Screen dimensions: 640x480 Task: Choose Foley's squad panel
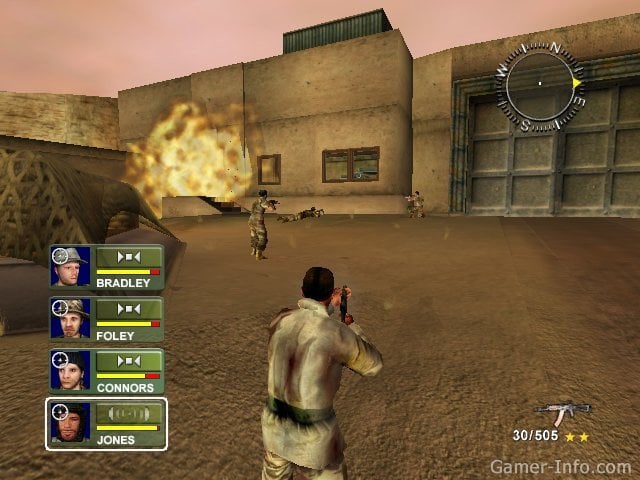107,318
